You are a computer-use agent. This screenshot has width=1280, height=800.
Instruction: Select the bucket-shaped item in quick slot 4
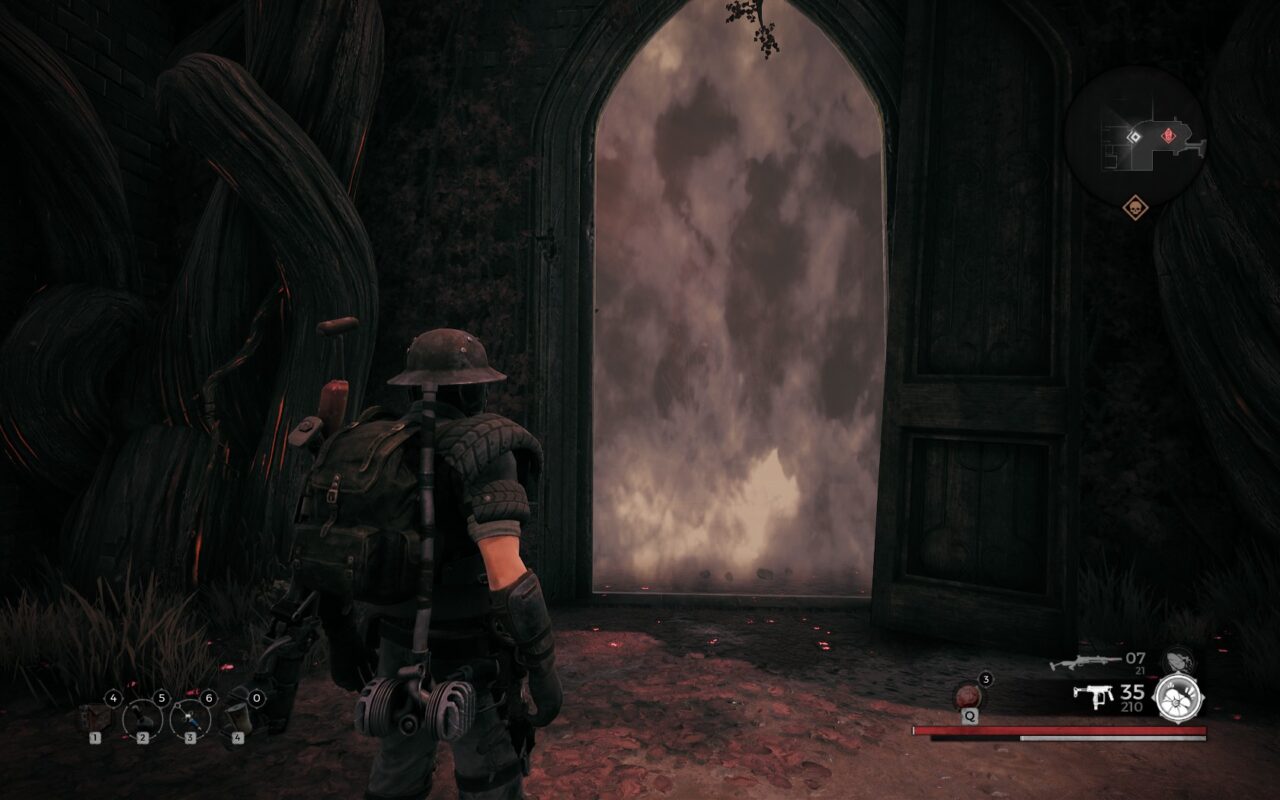coord(237,716)
